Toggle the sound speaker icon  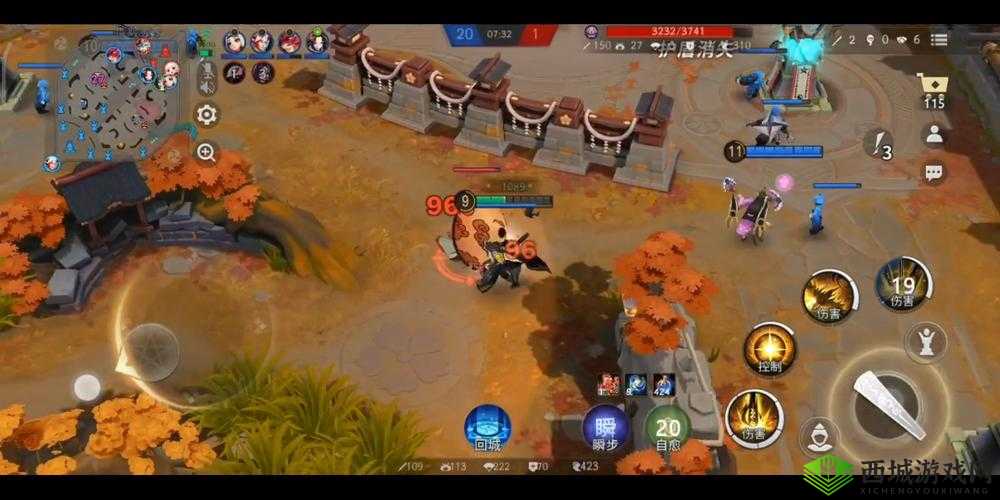click(207, 85)
